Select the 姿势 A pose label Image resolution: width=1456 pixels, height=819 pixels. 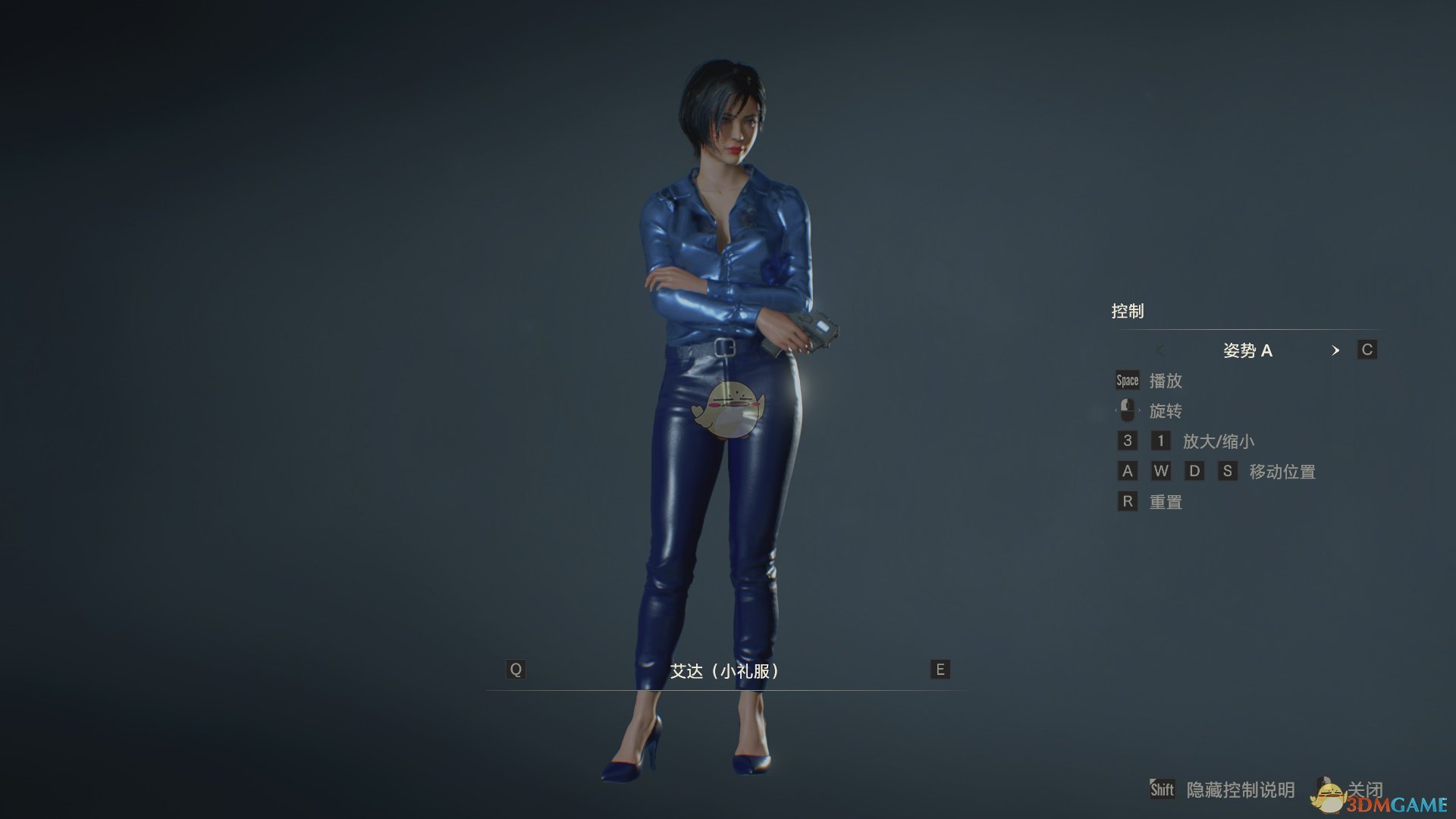coord(1249,350)
